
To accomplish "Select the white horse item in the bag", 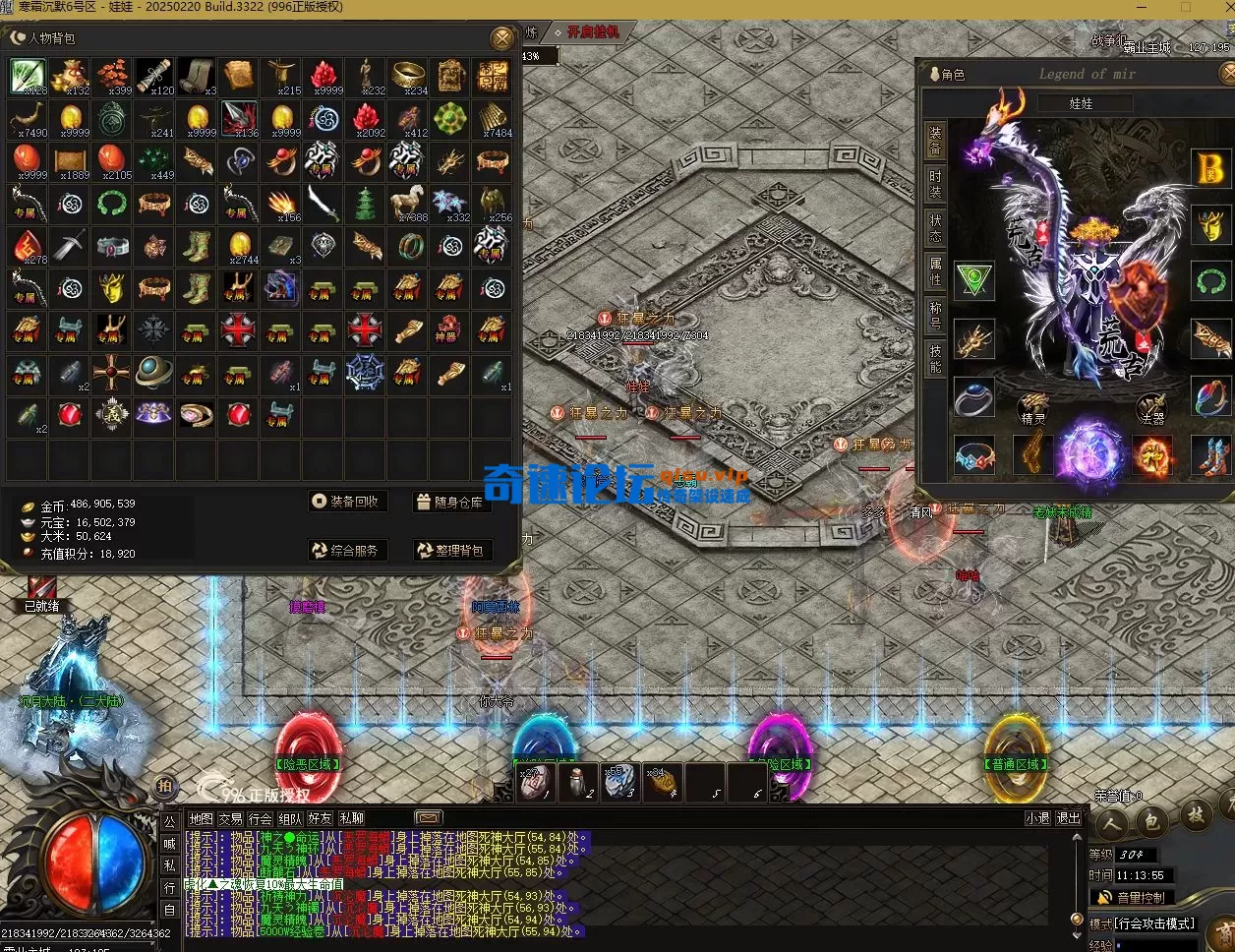I will coord(407,203).
